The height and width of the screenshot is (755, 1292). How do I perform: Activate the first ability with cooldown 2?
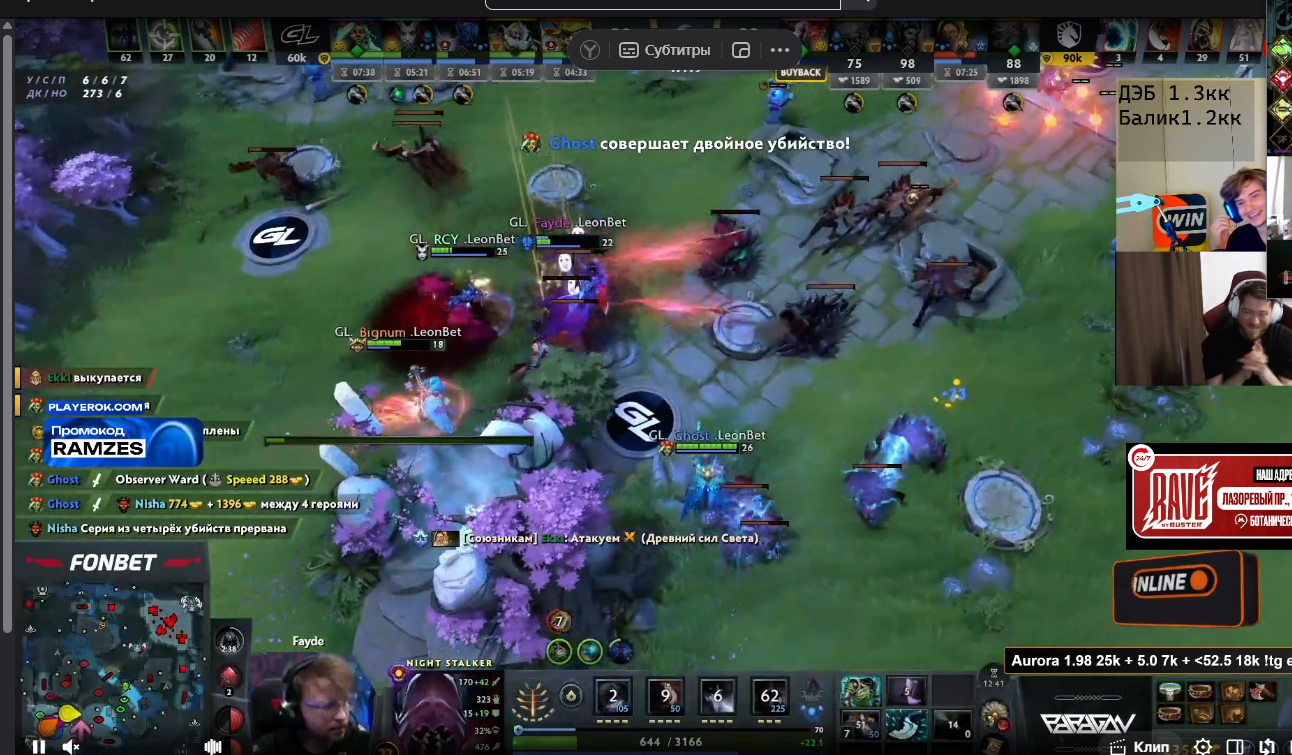[x=612, y=696]
